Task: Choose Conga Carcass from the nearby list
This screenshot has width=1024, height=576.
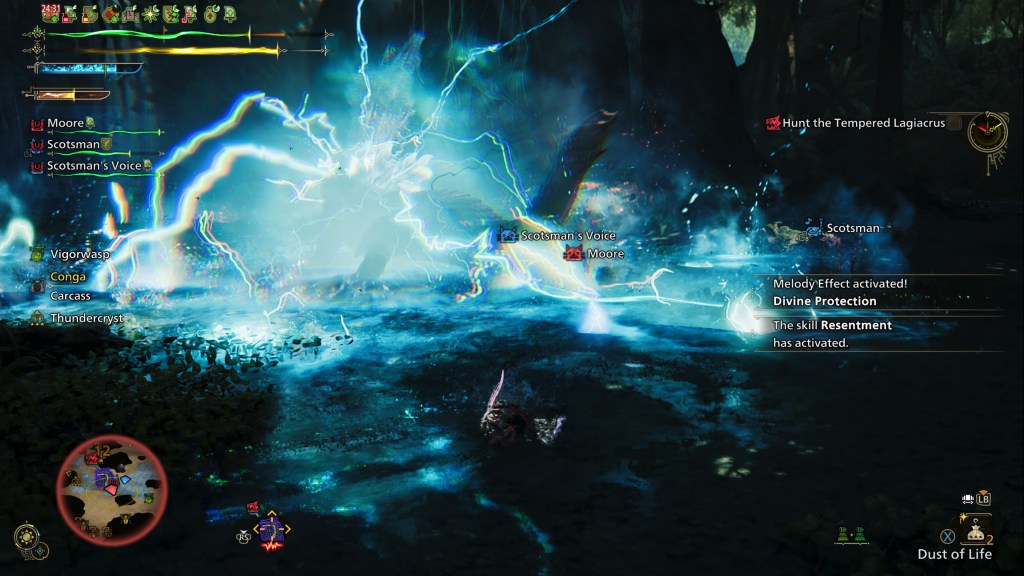Action: [70, 286]
